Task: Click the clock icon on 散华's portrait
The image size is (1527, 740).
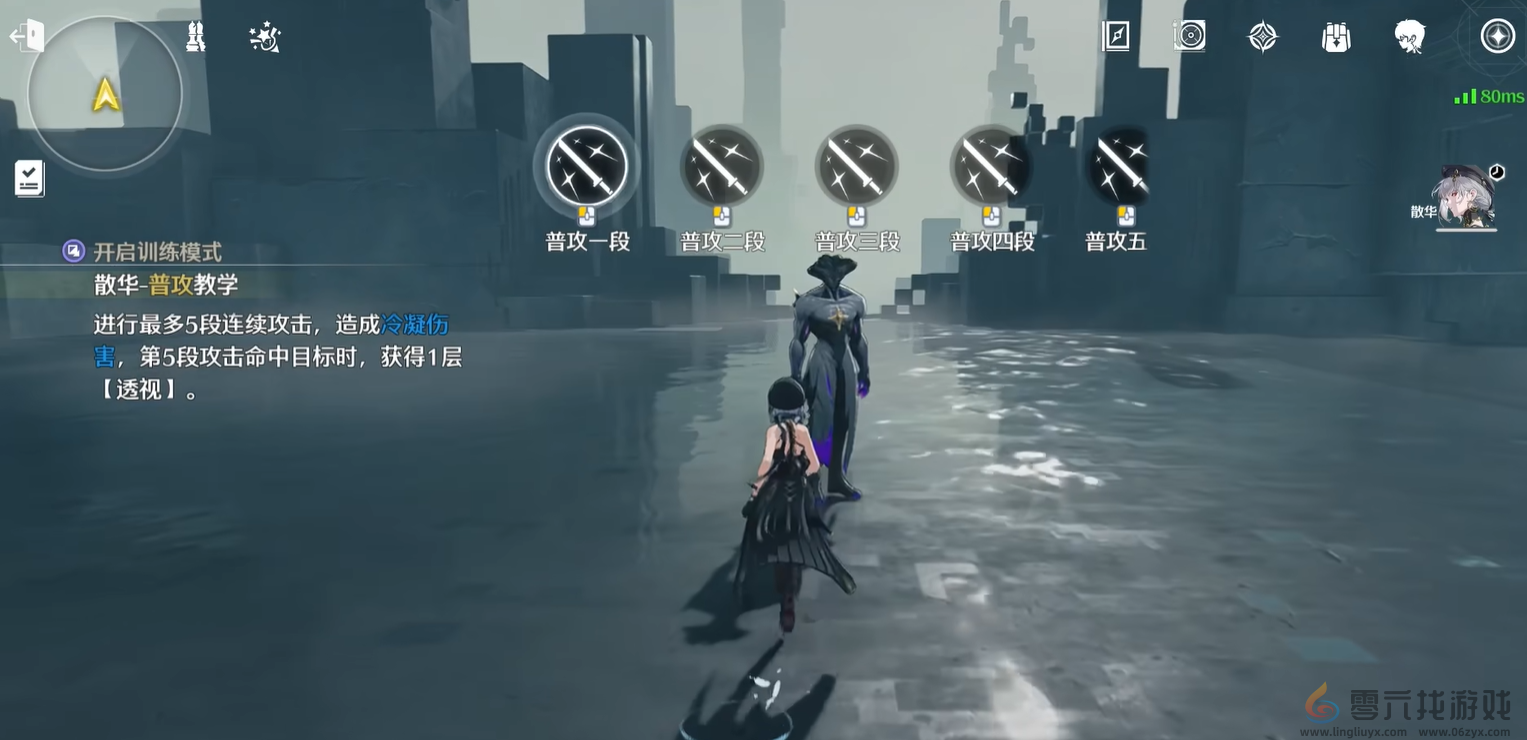Action: [1496, 172]
